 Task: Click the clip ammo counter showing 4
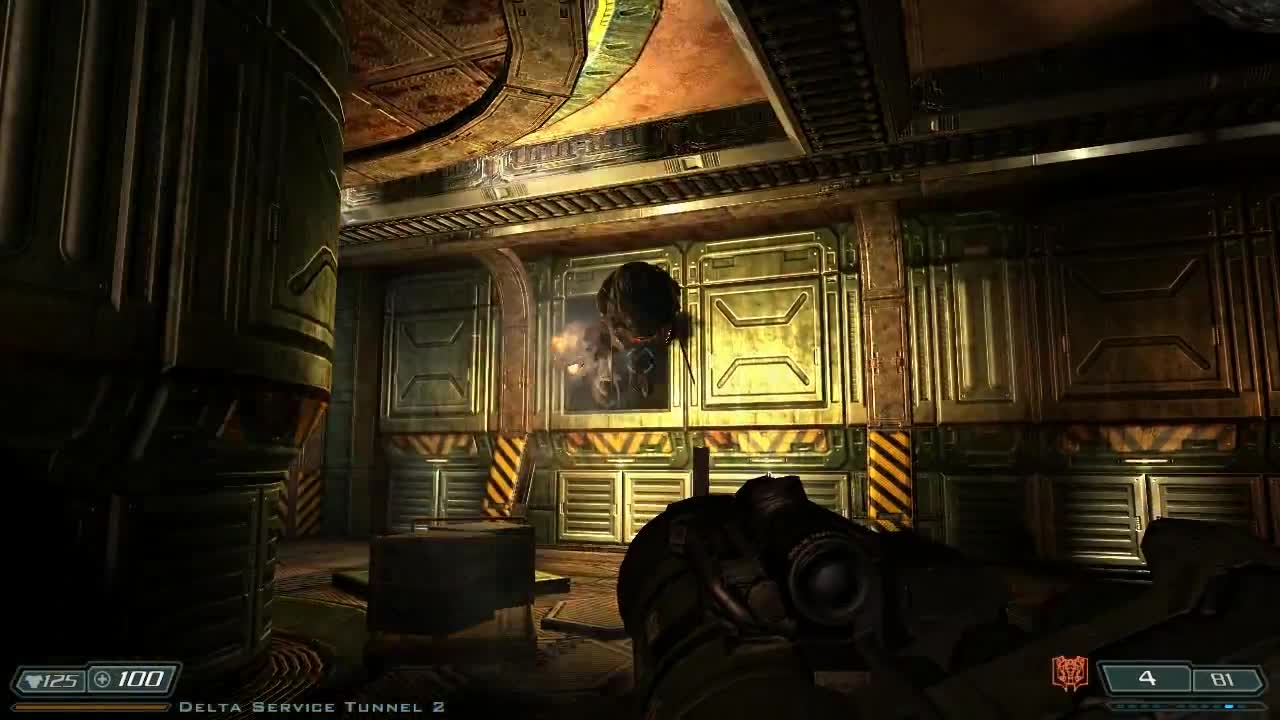pyautogui.click(x=1147, y=678)
